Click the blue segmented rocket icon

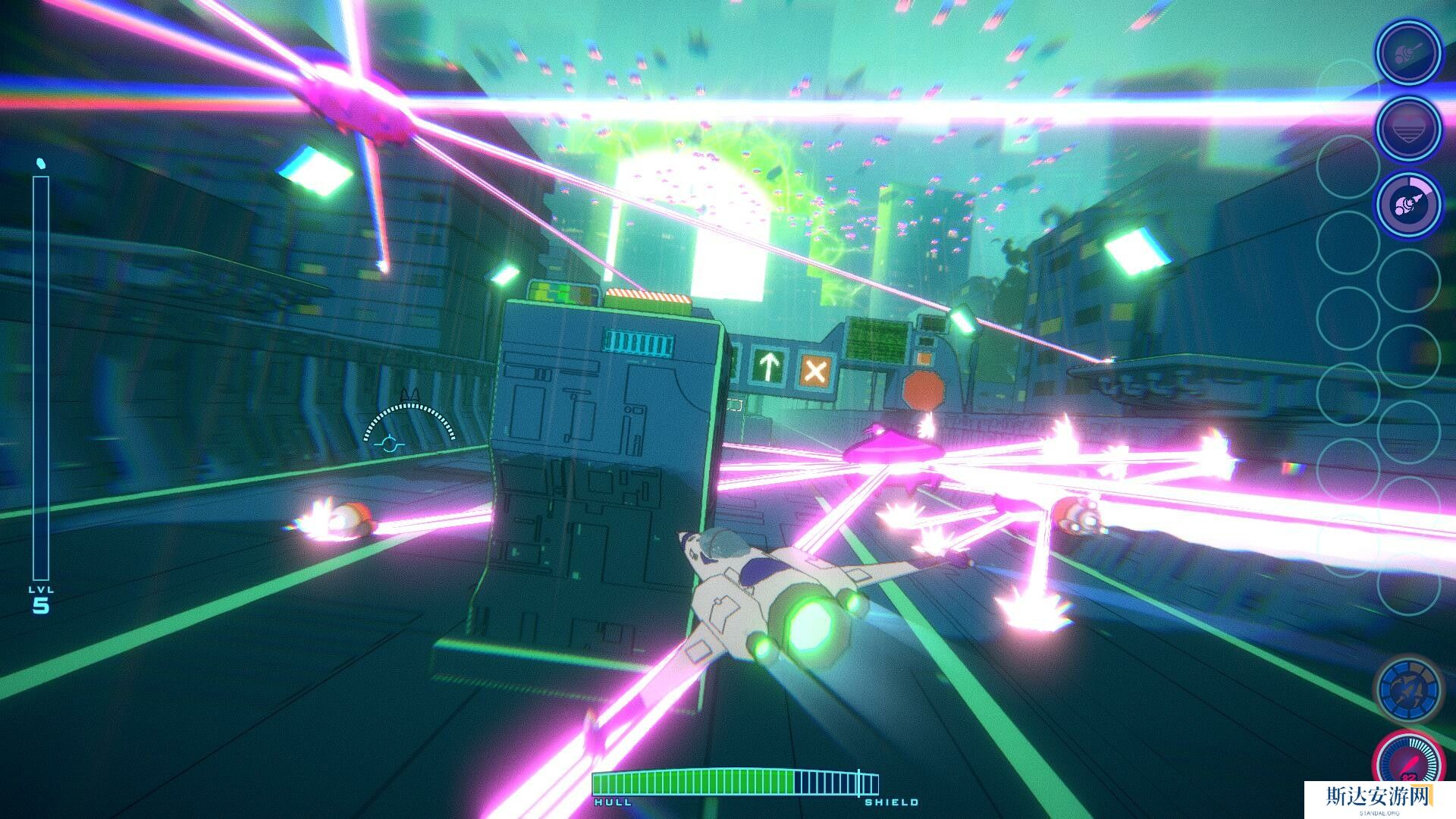(1407, 691)
